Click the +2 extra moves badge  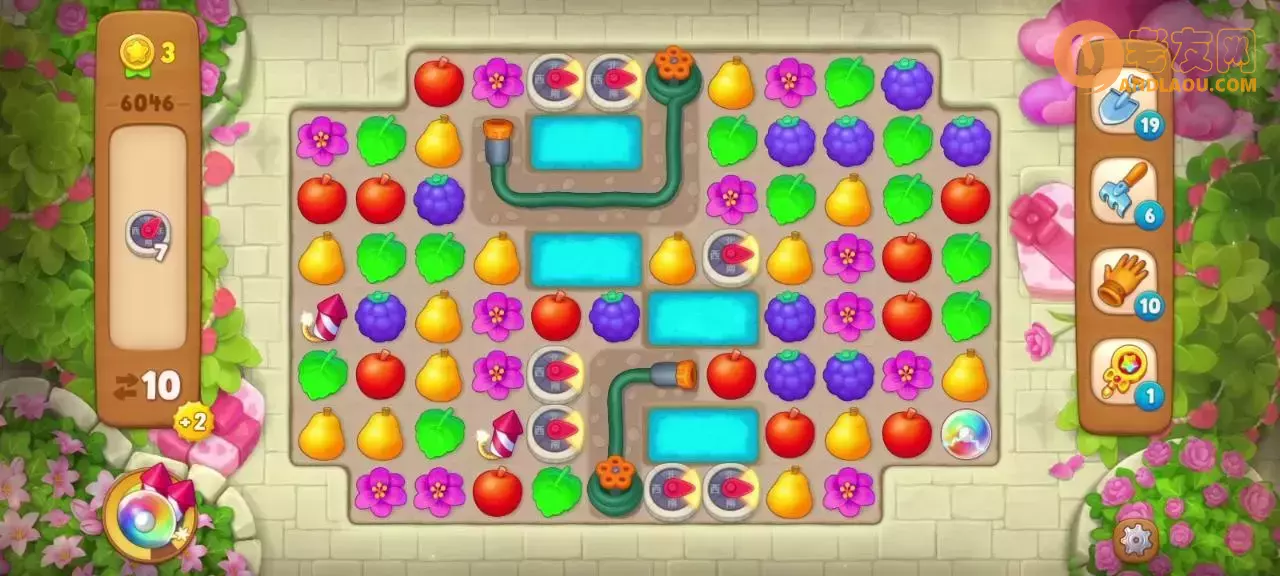pos(194,421)
